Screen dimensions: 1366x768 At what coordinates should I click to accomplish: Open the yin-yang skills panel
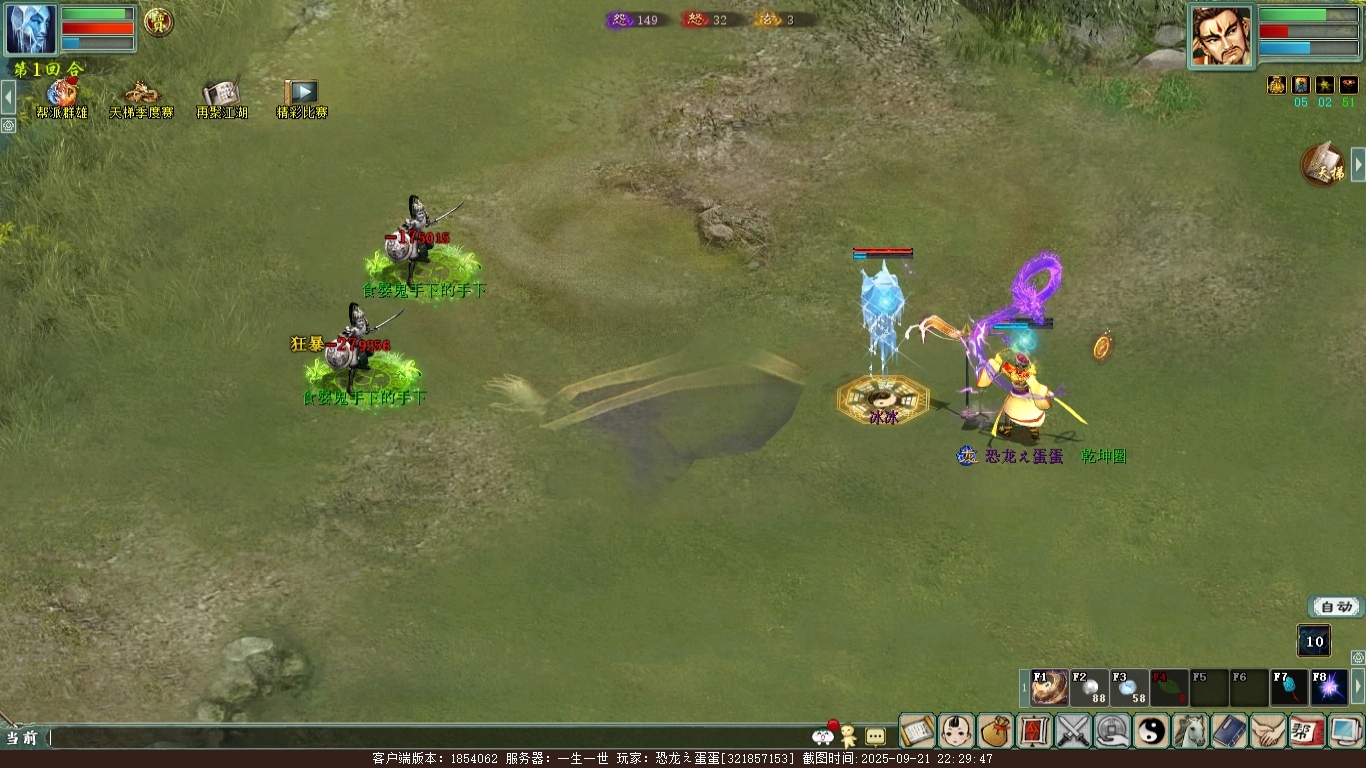coord(1151,731)
